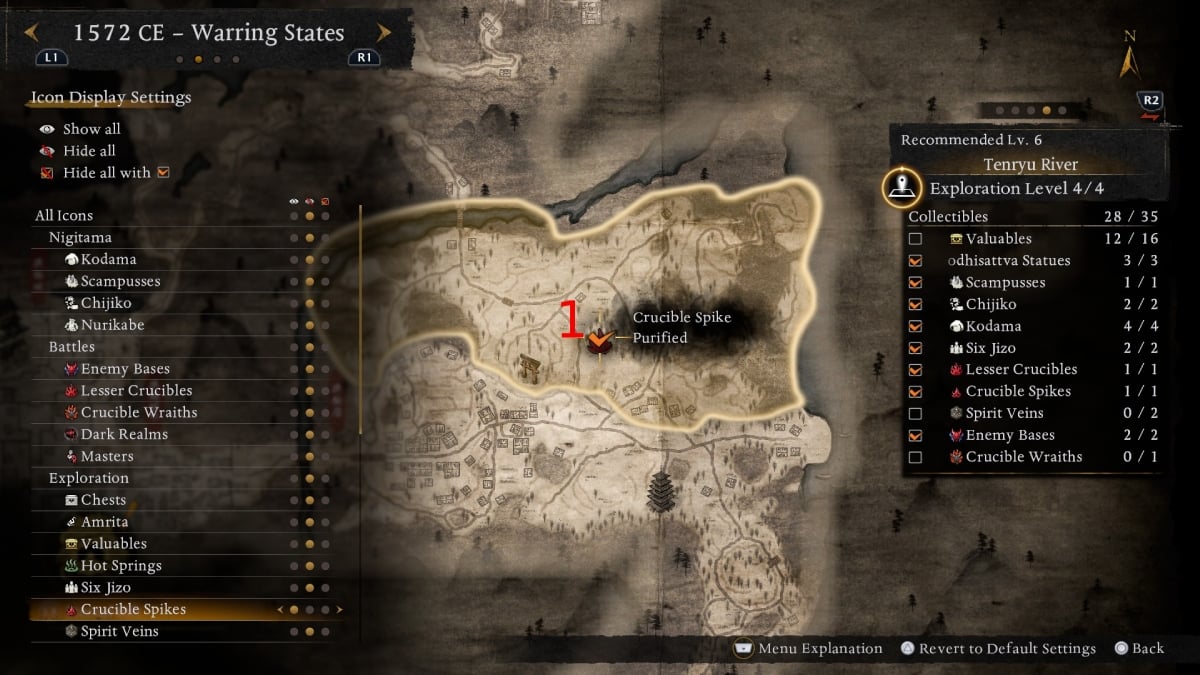Viewport: 1200px width, 675px height.
Task: Click the Crucible Spike marker on the map
Action: pos(599,341)
